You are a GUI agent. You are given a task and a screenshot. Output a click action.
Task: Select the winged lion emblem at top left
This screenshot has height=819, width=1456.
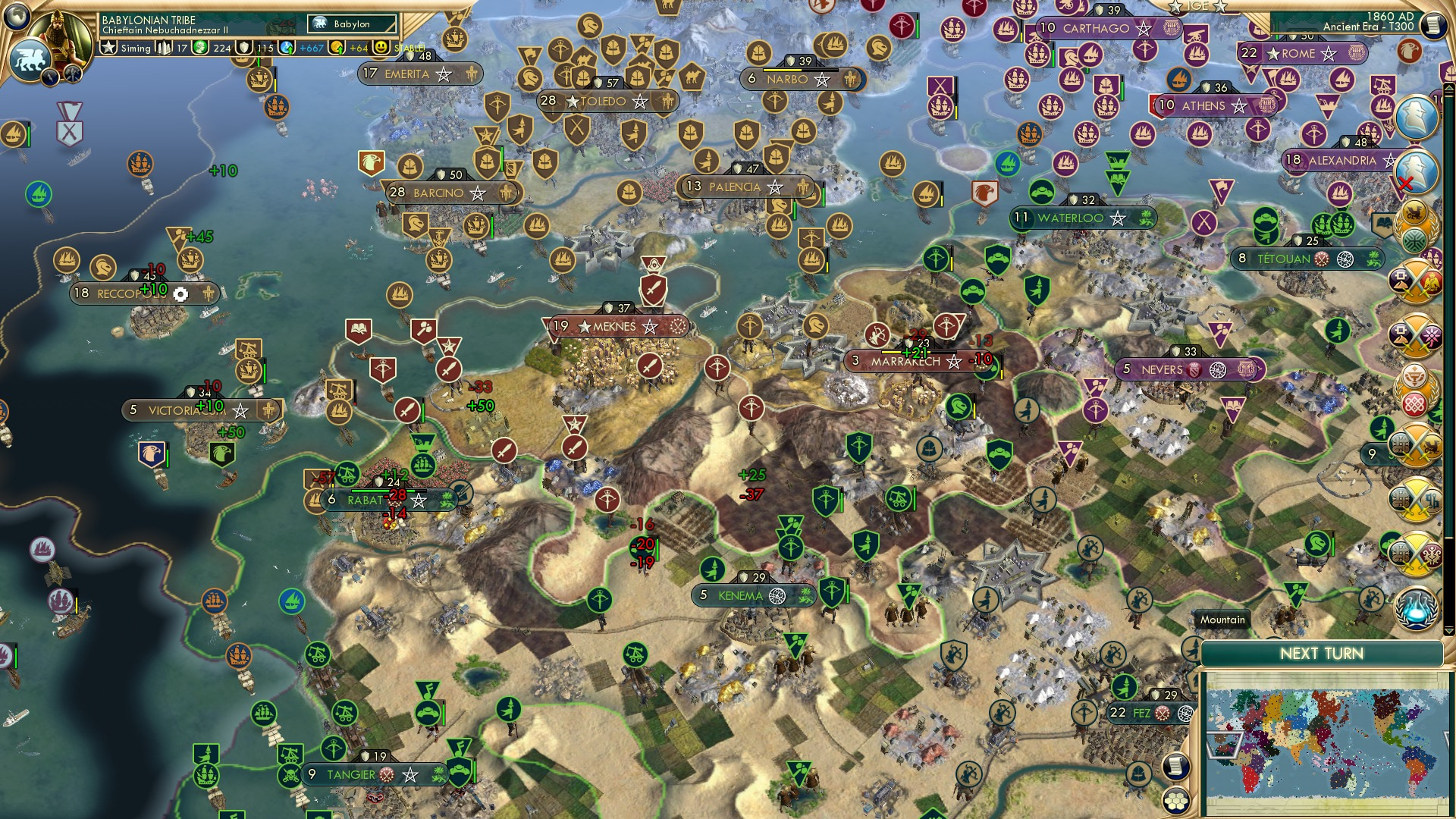tap(30, 59)
